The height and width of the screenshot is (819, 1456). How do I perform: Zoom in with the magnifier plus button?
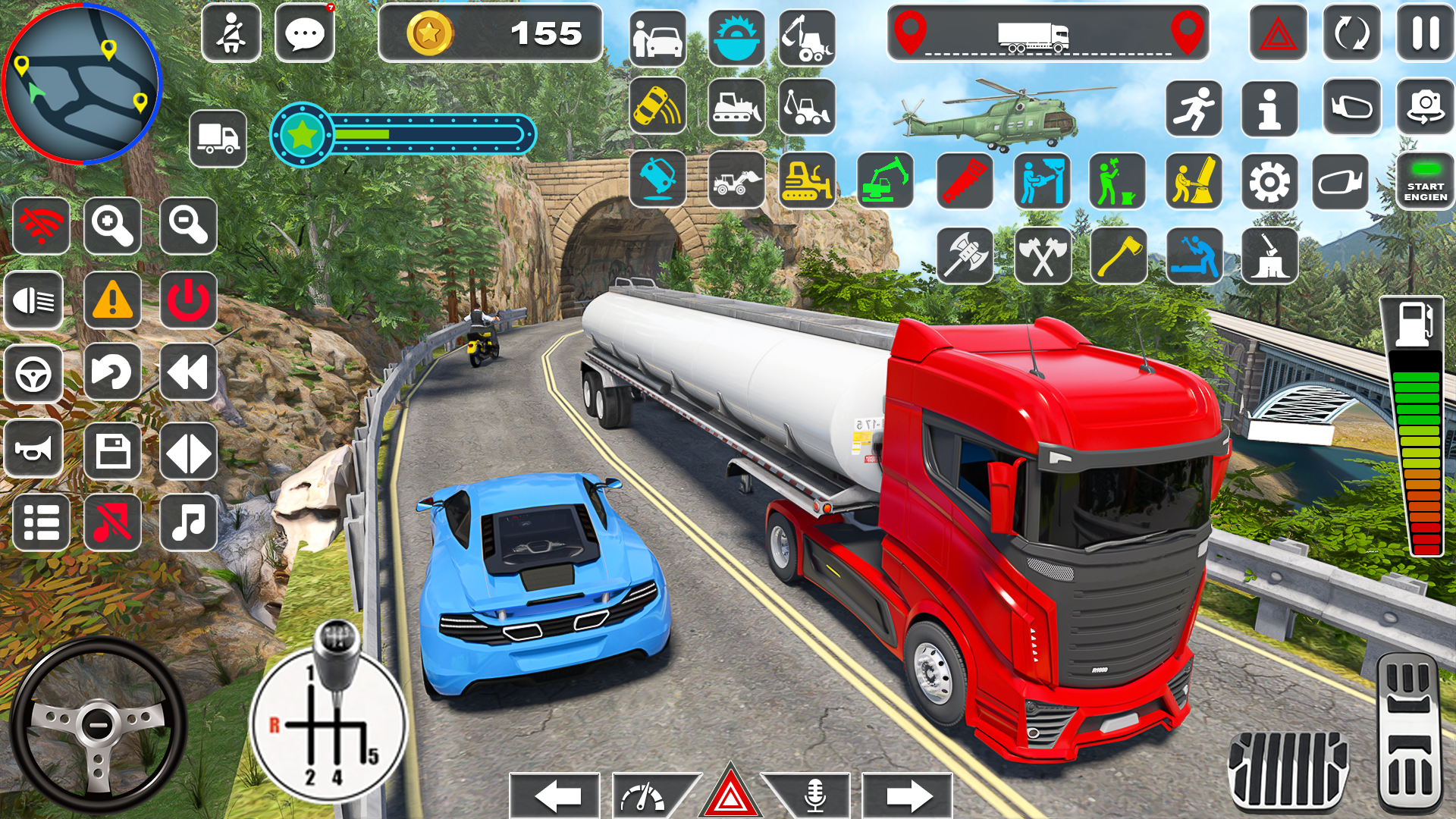[112, 226]
